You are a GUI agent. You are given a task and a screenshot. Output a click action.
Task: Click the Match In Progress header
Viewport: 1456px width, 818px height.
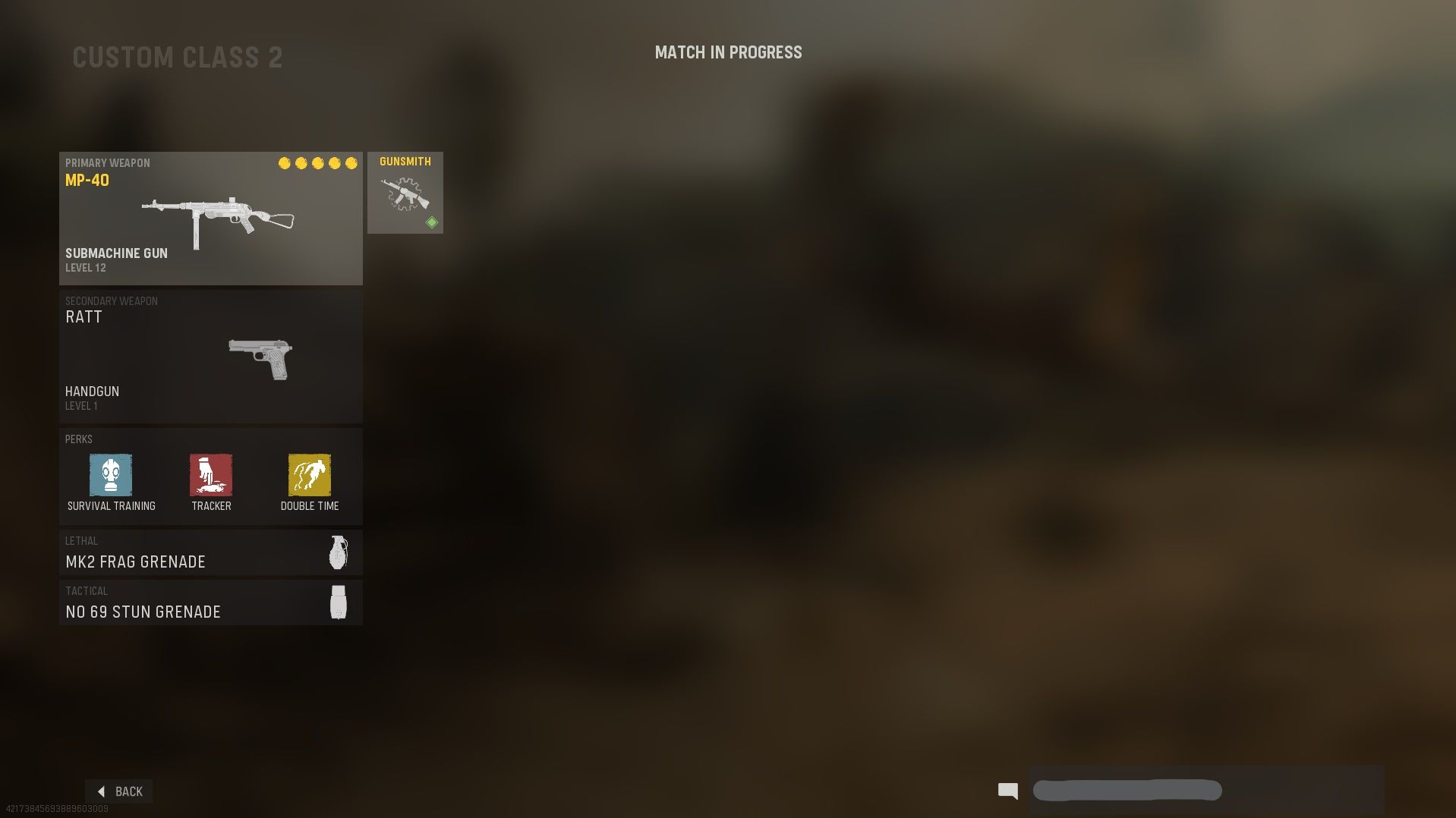click(728, 52)
